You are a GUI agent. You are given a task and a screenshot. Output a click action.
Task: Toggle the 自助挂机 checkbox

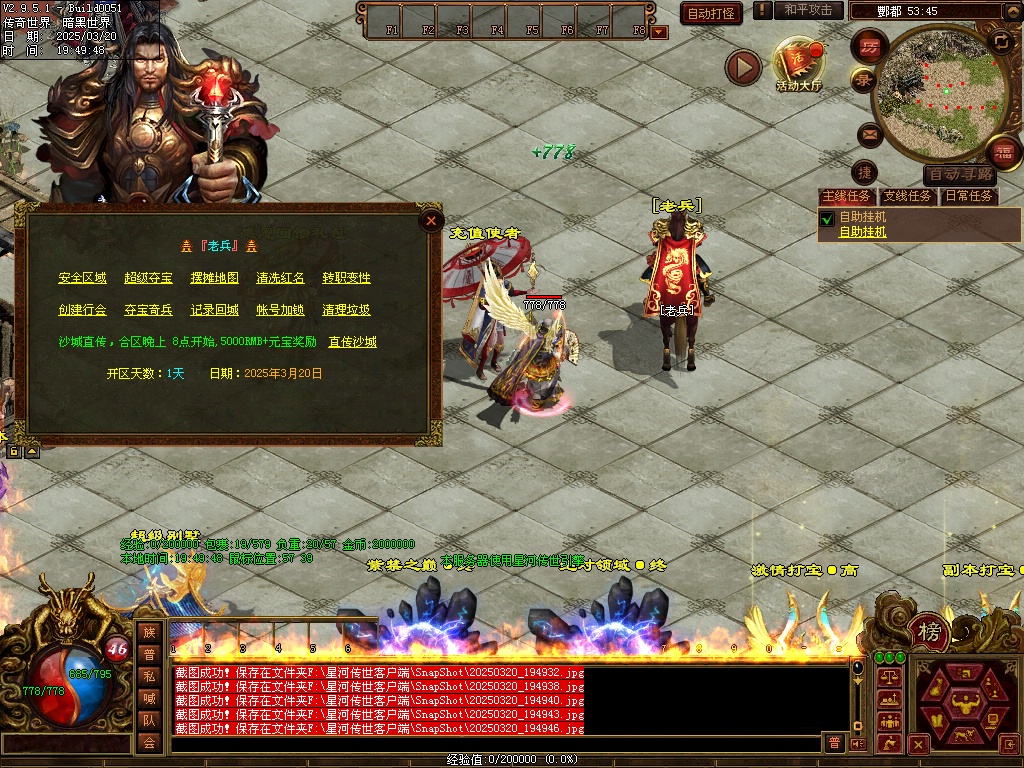pos(827,218)
